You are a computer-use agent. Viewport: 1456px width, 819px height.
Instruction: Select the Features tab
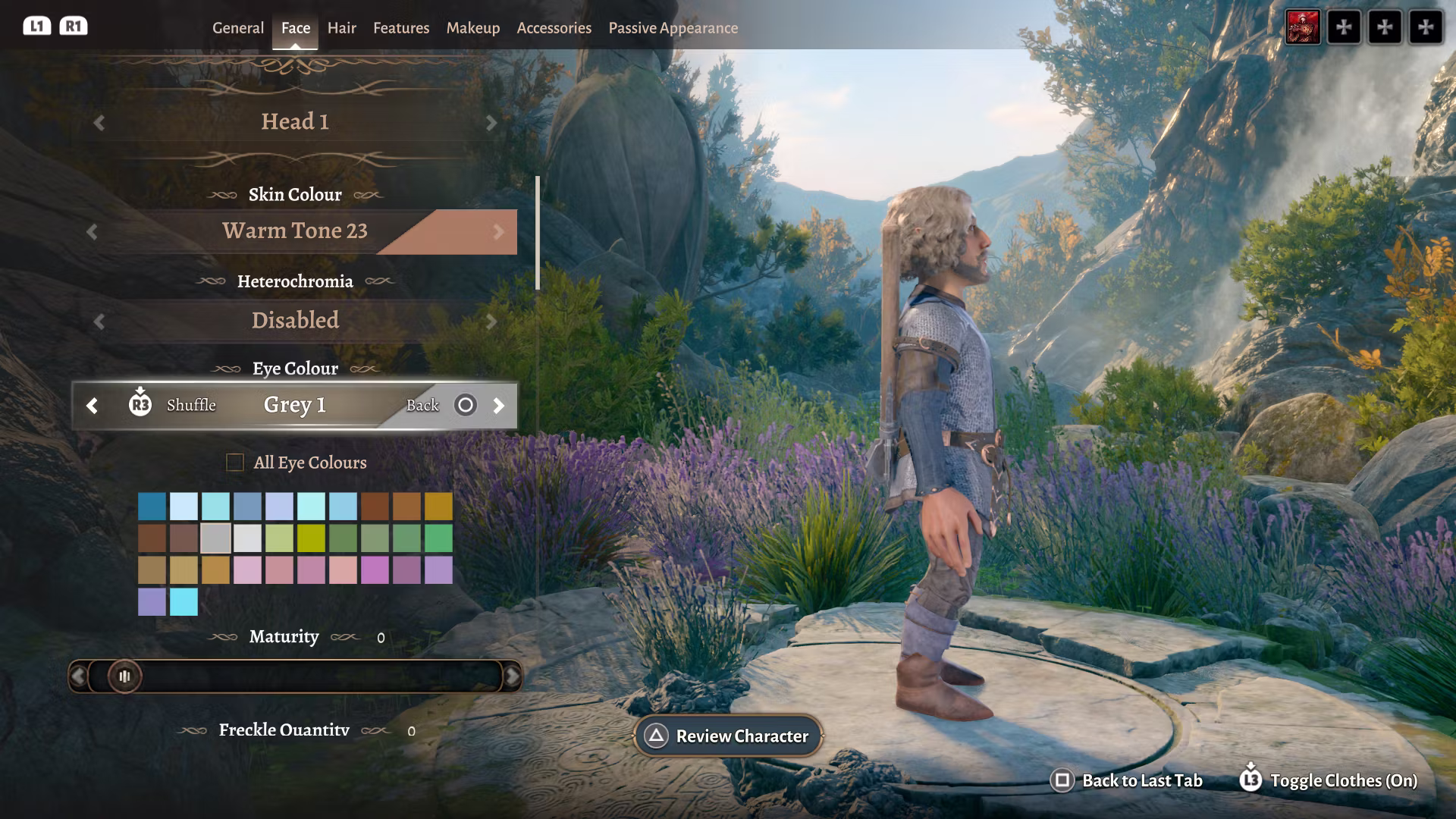click(x=400, y=28)
